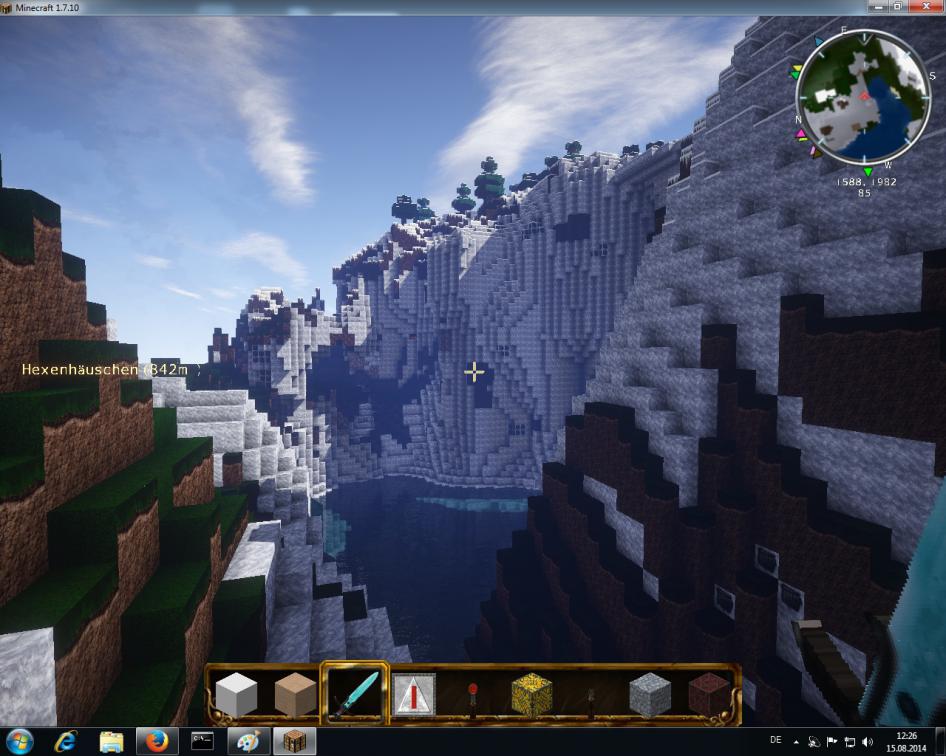Click the green waypoint arrow below the minimap
The width and height of the screenshot is (946, 756).
867,172
